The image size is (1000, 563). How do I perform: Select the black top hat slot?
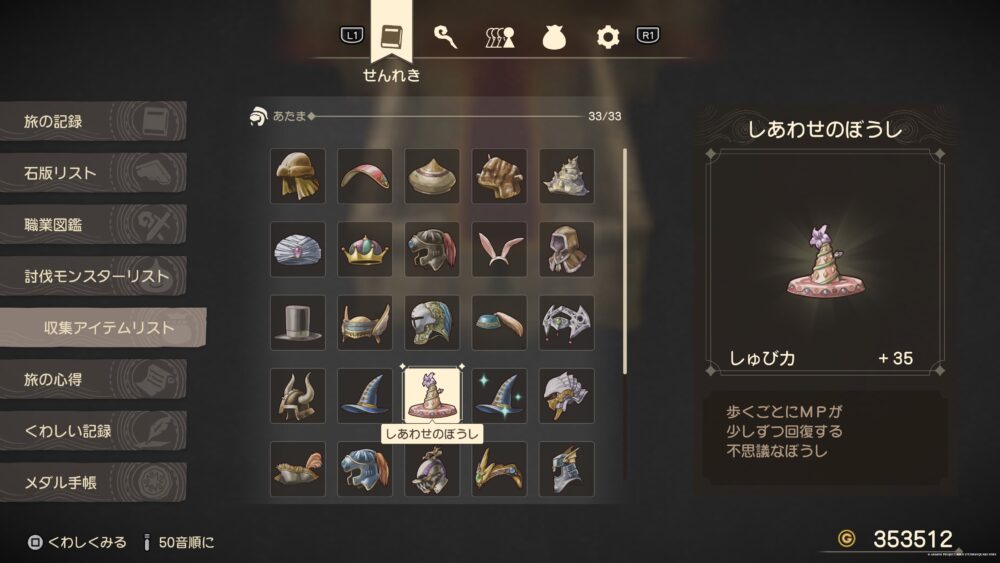[x=297, y=323]
